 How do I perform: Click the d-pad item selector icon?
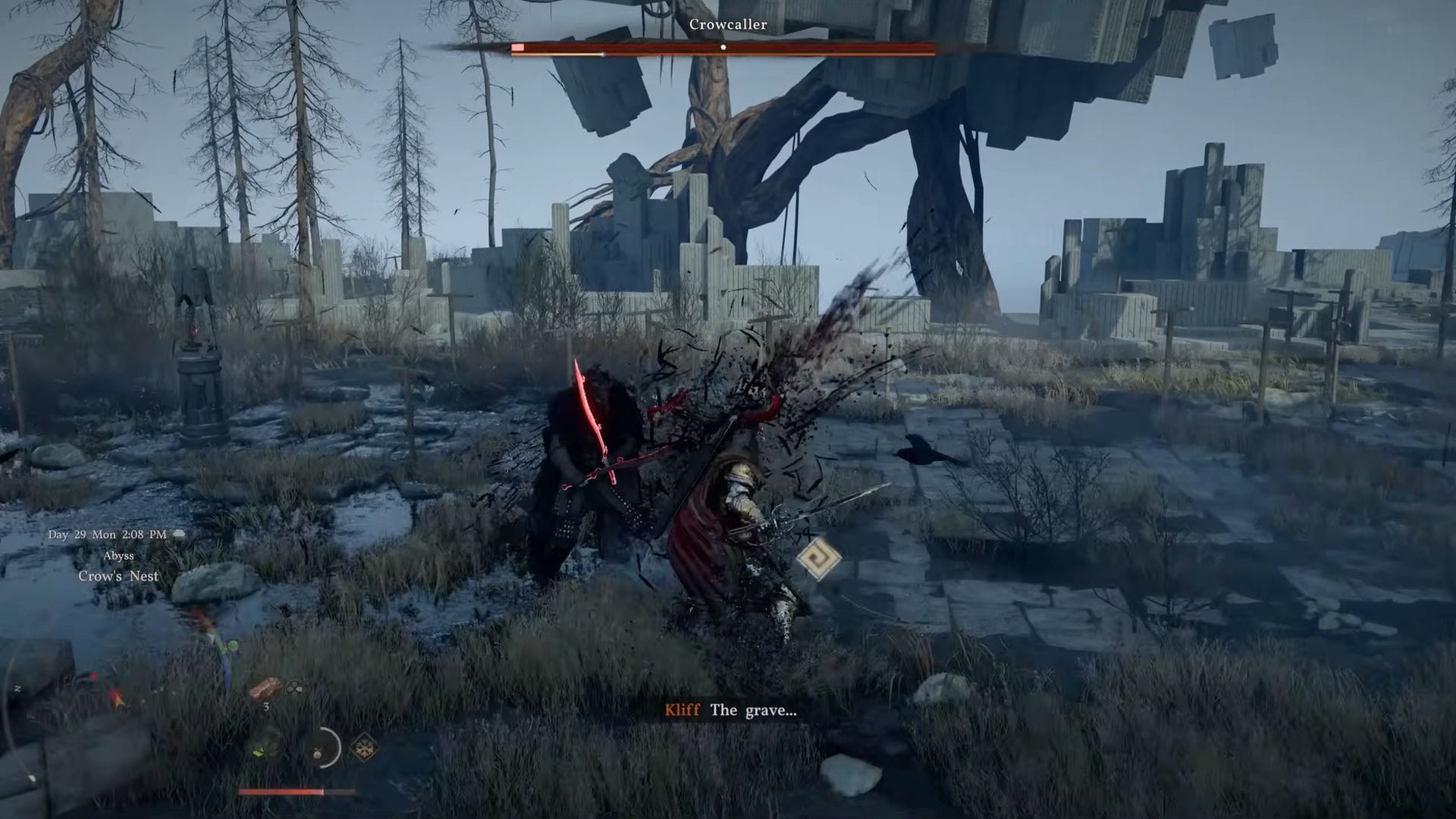[294, 689]
